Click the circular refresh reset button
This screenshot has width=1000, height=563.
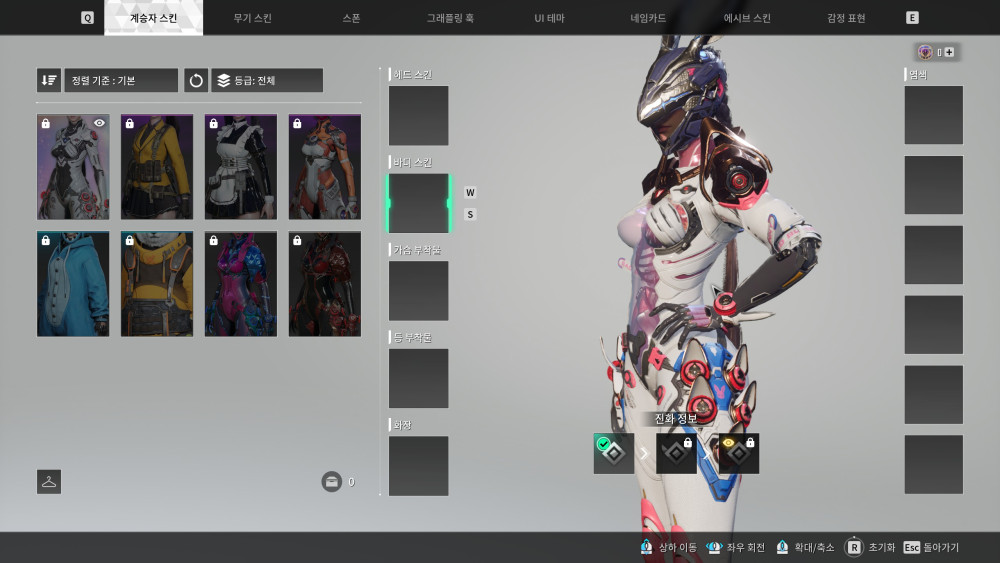pyautogui.click(x=196, y=80)
